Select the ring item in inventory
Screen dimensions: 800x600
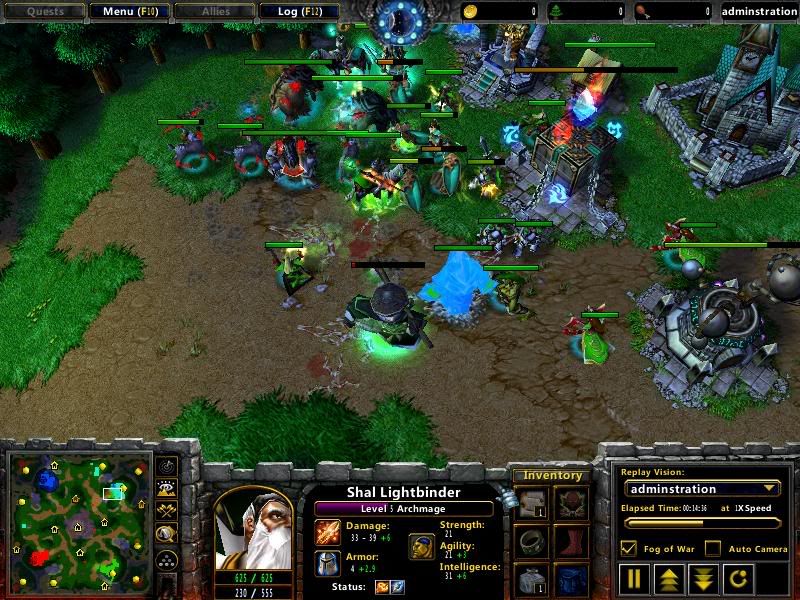(531, 543)
